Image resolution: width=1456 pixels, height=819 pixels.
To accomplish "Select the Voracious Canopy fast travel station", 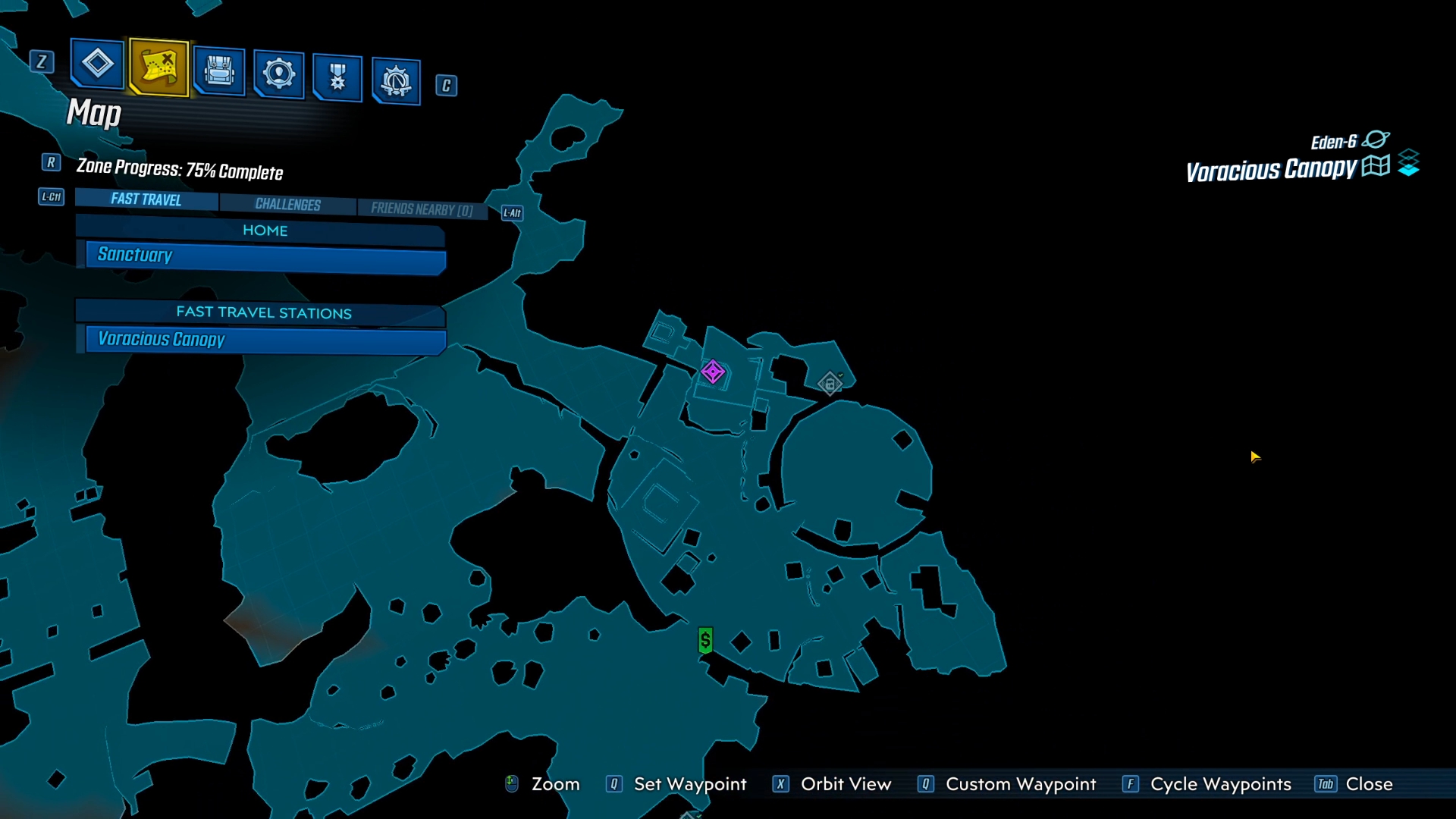I will coord(265,340).
